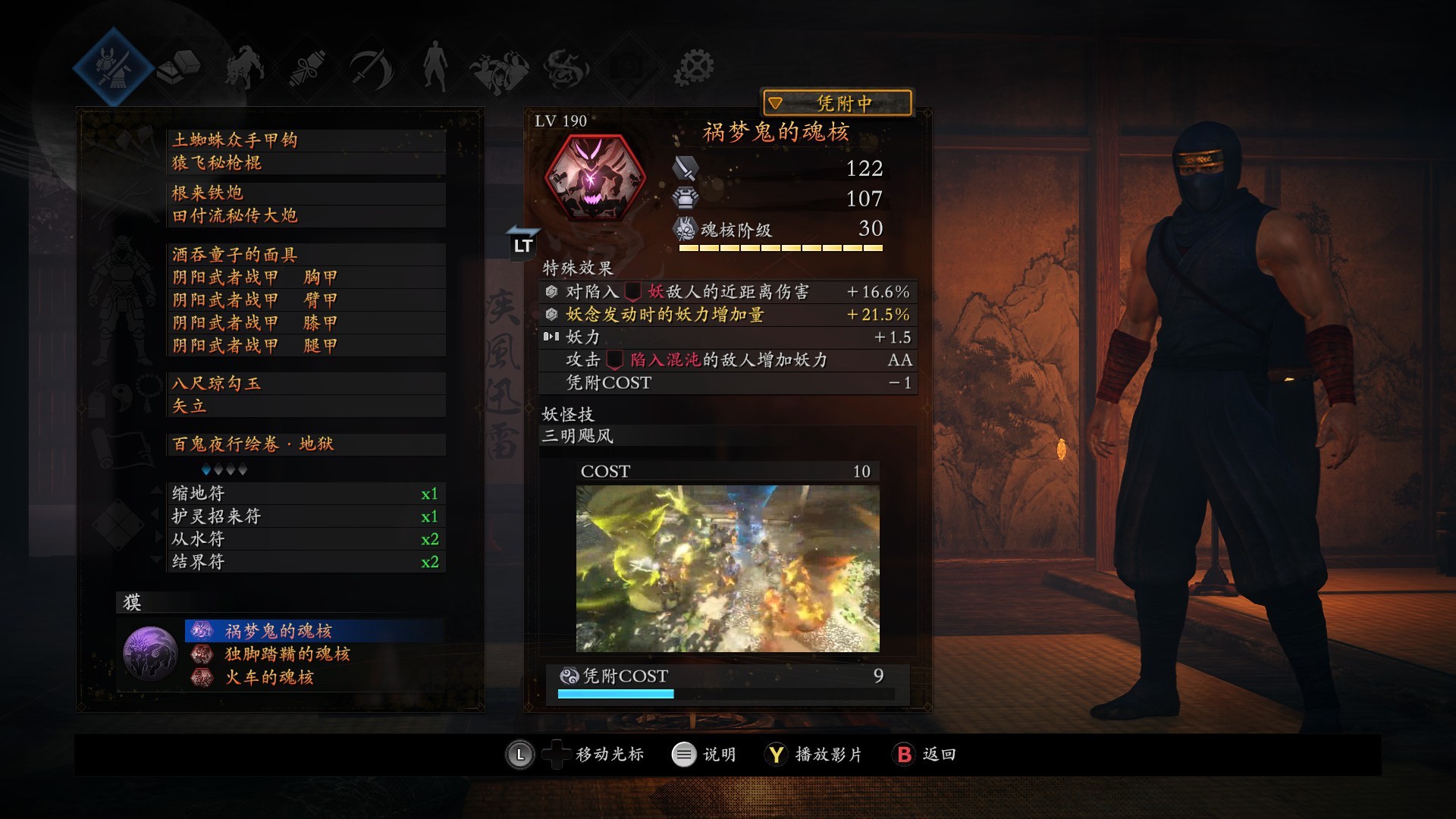Open the item boxes tab

[179, 67]
